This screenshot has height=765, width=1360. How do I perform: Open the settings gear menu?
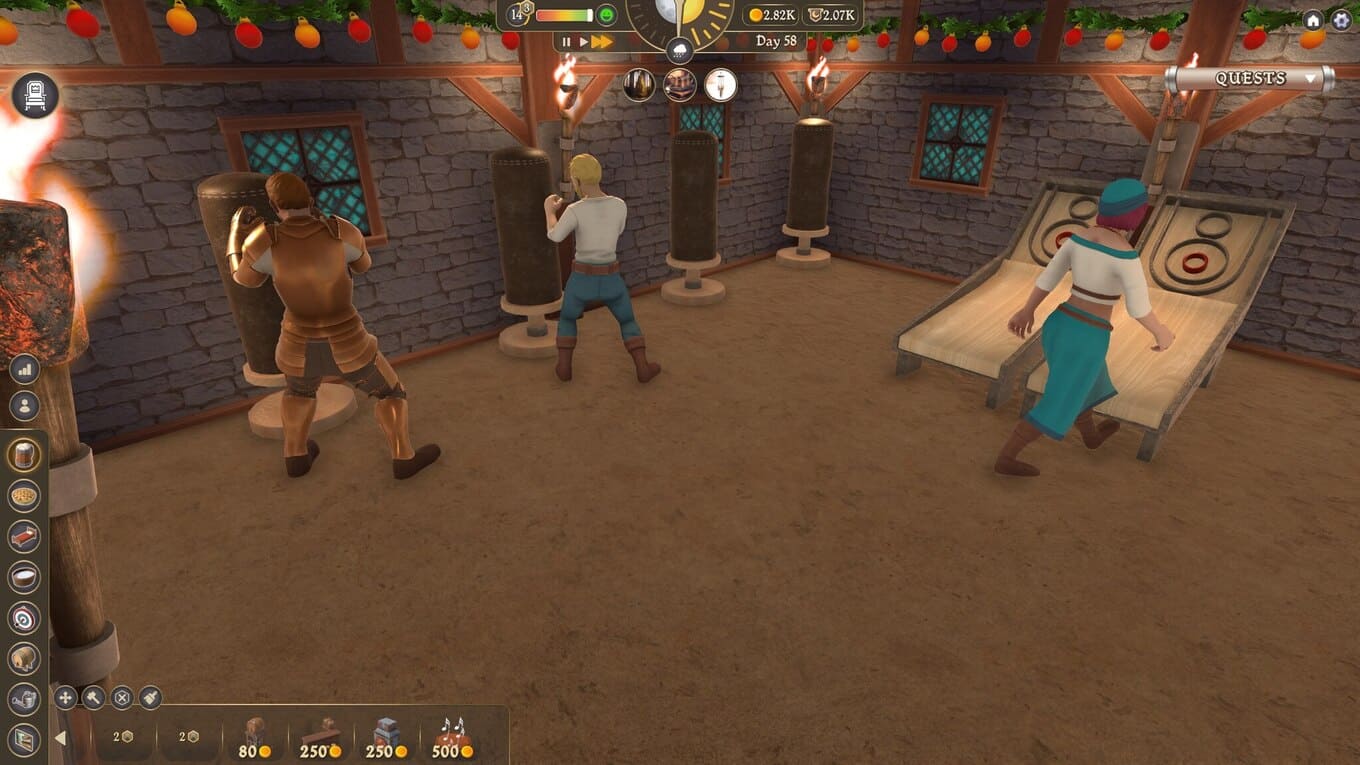tap(1341, 20)
